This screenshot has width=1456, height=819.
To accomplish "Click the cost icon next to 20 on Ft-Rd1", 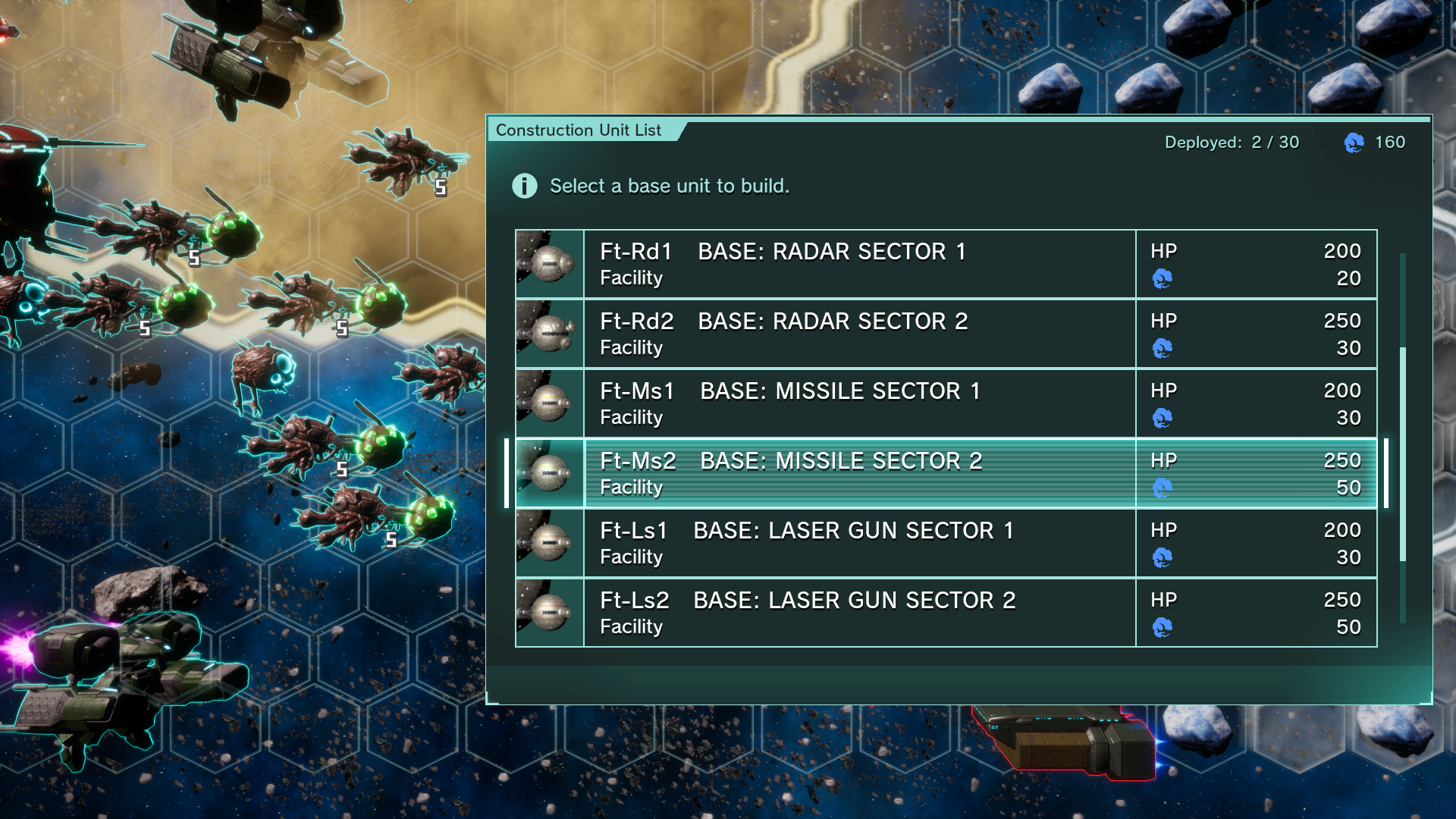I will tap(1163, 278).
